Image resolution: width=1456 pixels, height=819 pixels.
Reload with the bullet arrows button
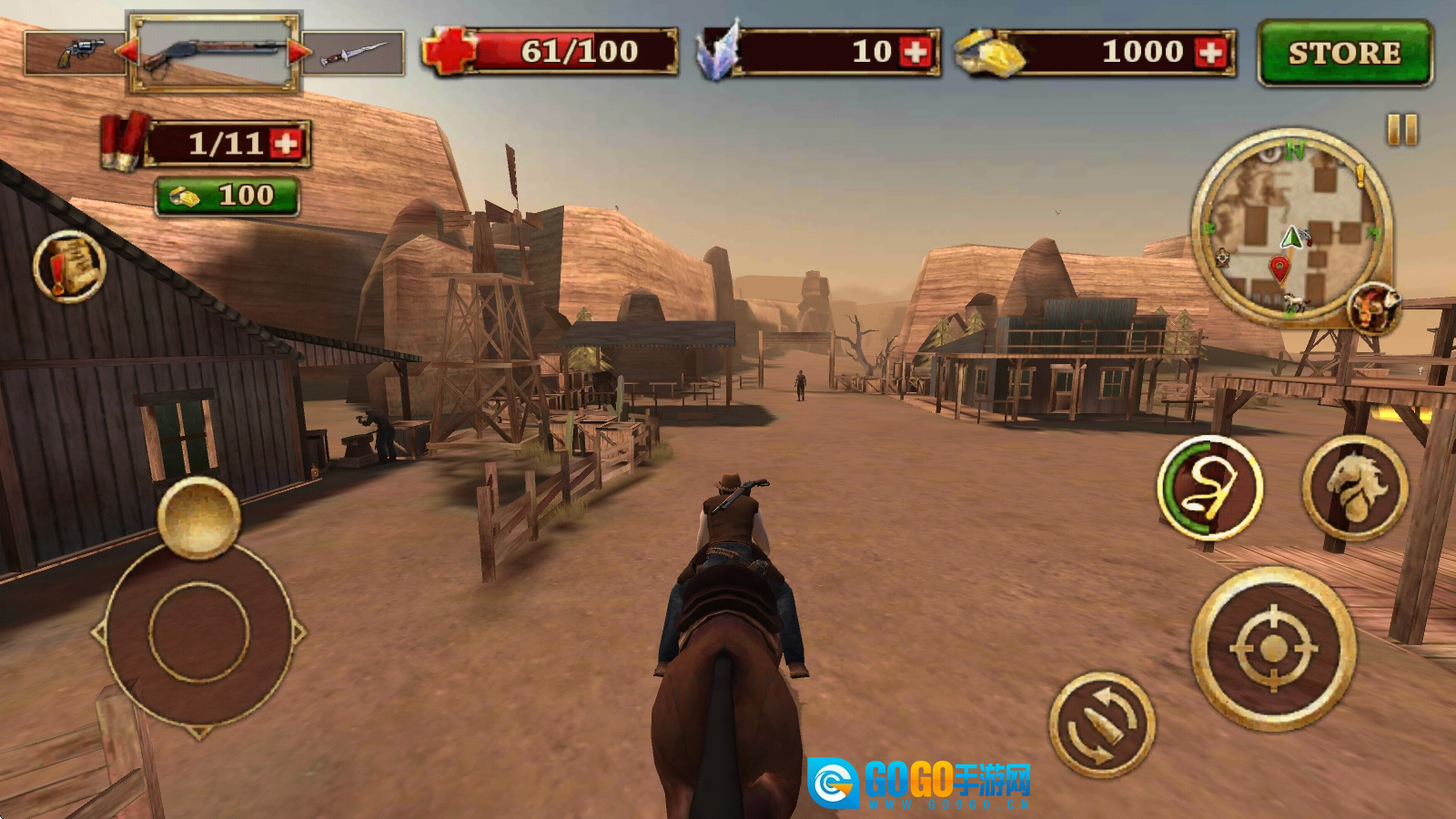(x=1102, y=723)
